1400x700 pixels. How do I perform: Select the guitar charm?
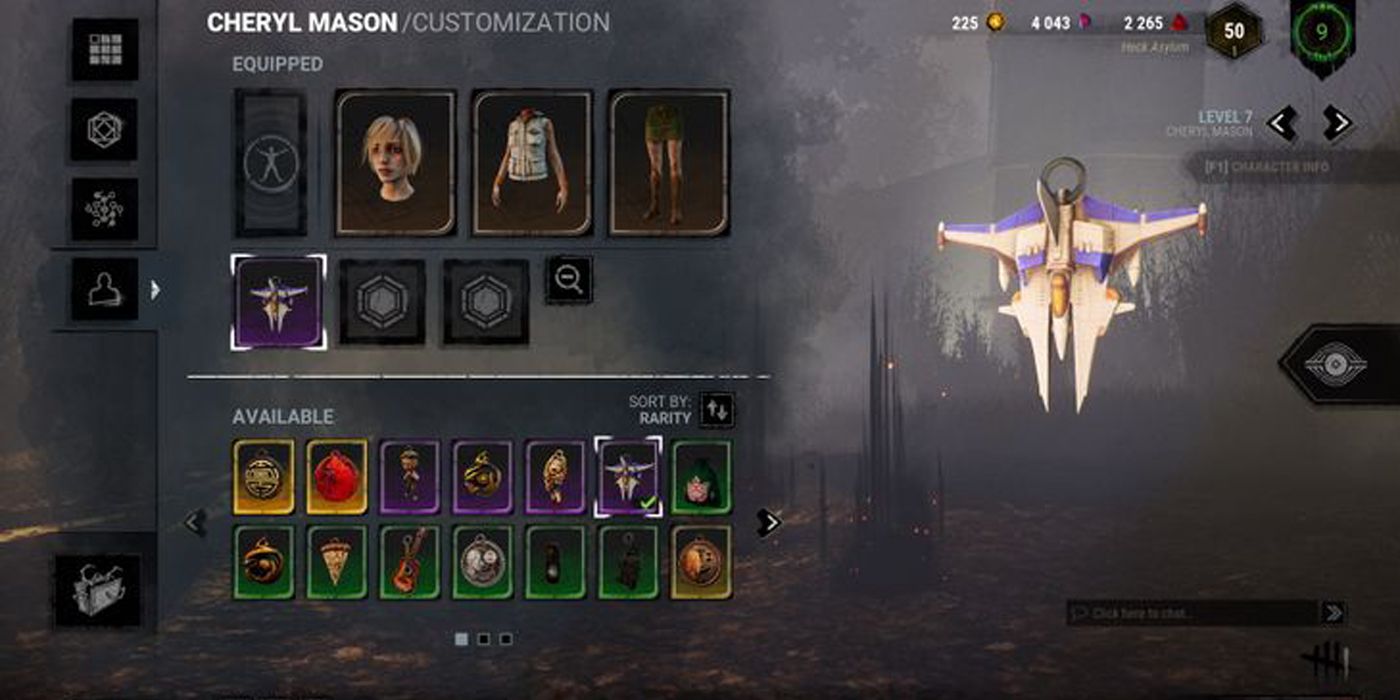(410, 562)
